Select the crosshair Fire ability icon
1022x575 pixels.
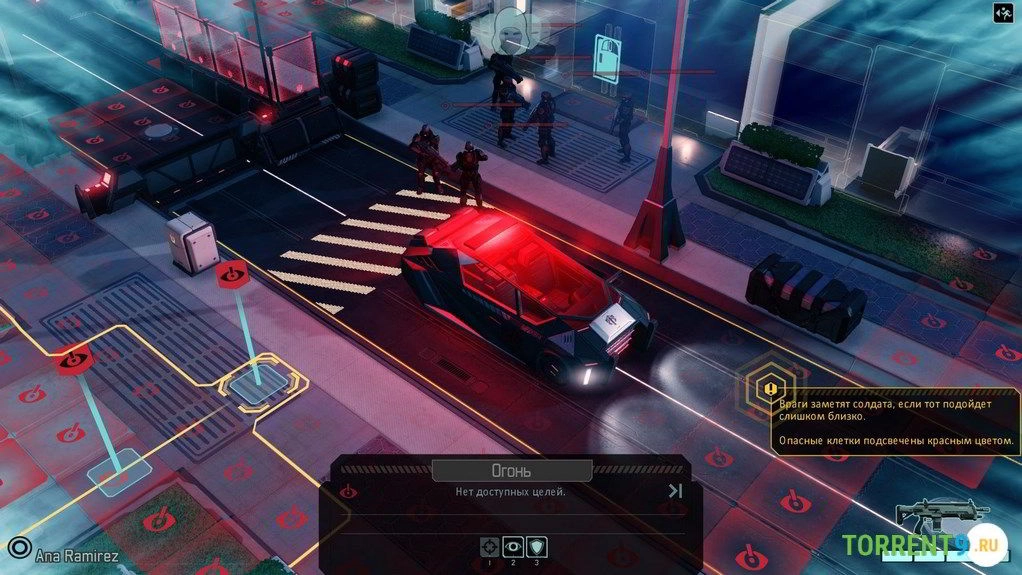coord(489,546)
